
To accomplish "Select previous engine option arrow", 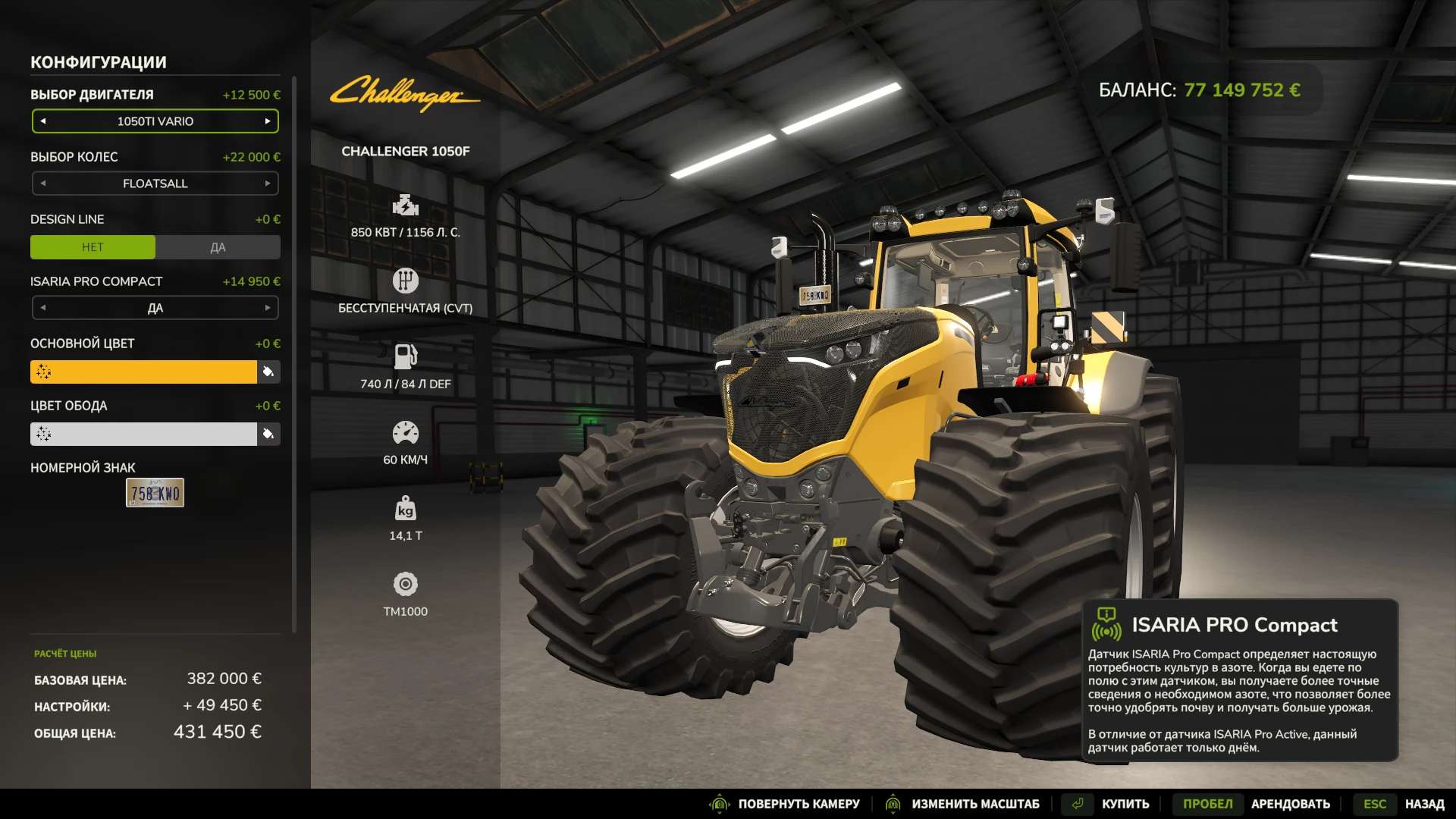I will point(43,121).
